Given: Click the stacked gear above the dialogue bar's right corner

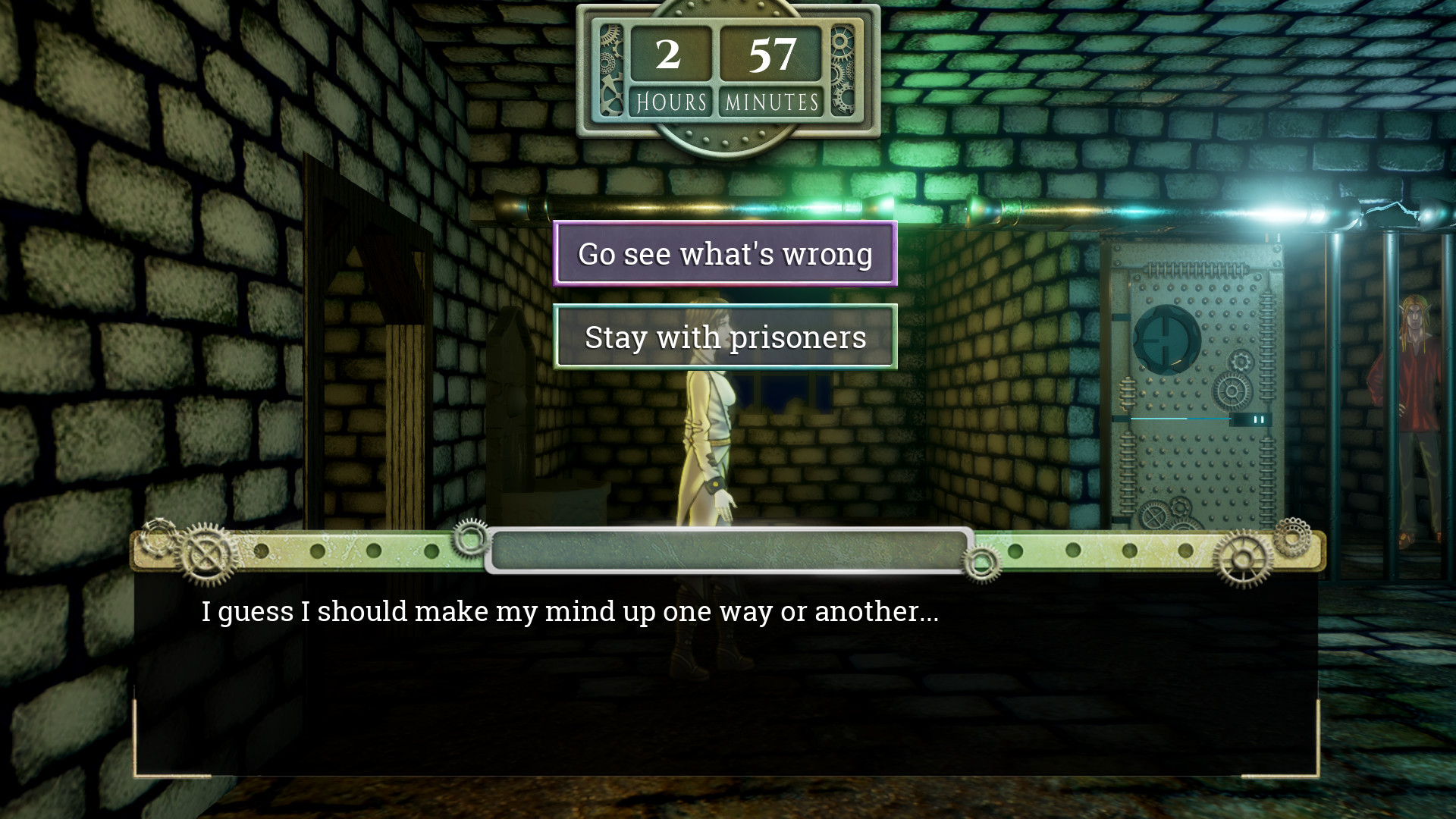Looking at the screenshot, I should point(1291,538).
